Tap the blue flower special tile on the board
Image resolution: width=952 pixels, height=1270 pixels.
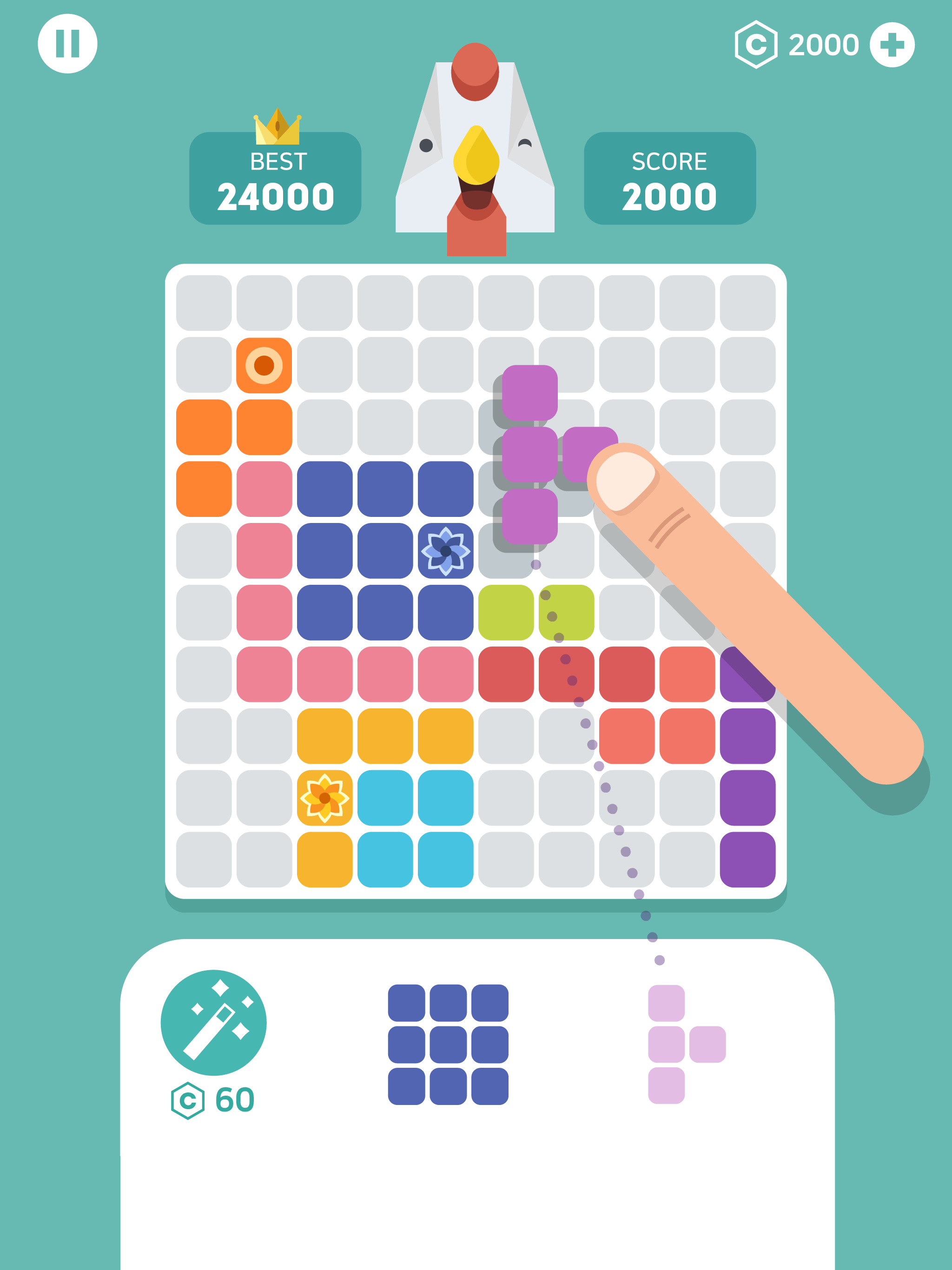coord(447,550)
